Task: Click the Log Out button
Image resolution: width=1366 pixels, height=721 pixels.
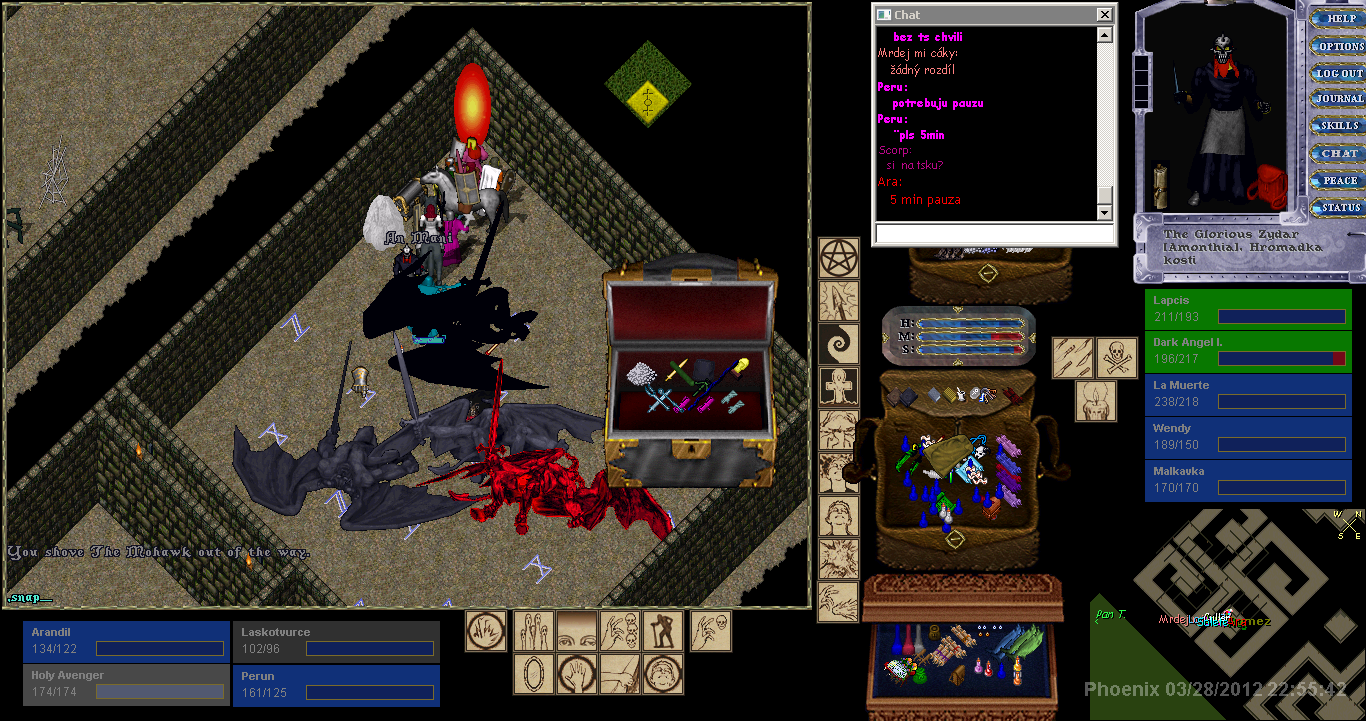Action: tap(1340, 73)
